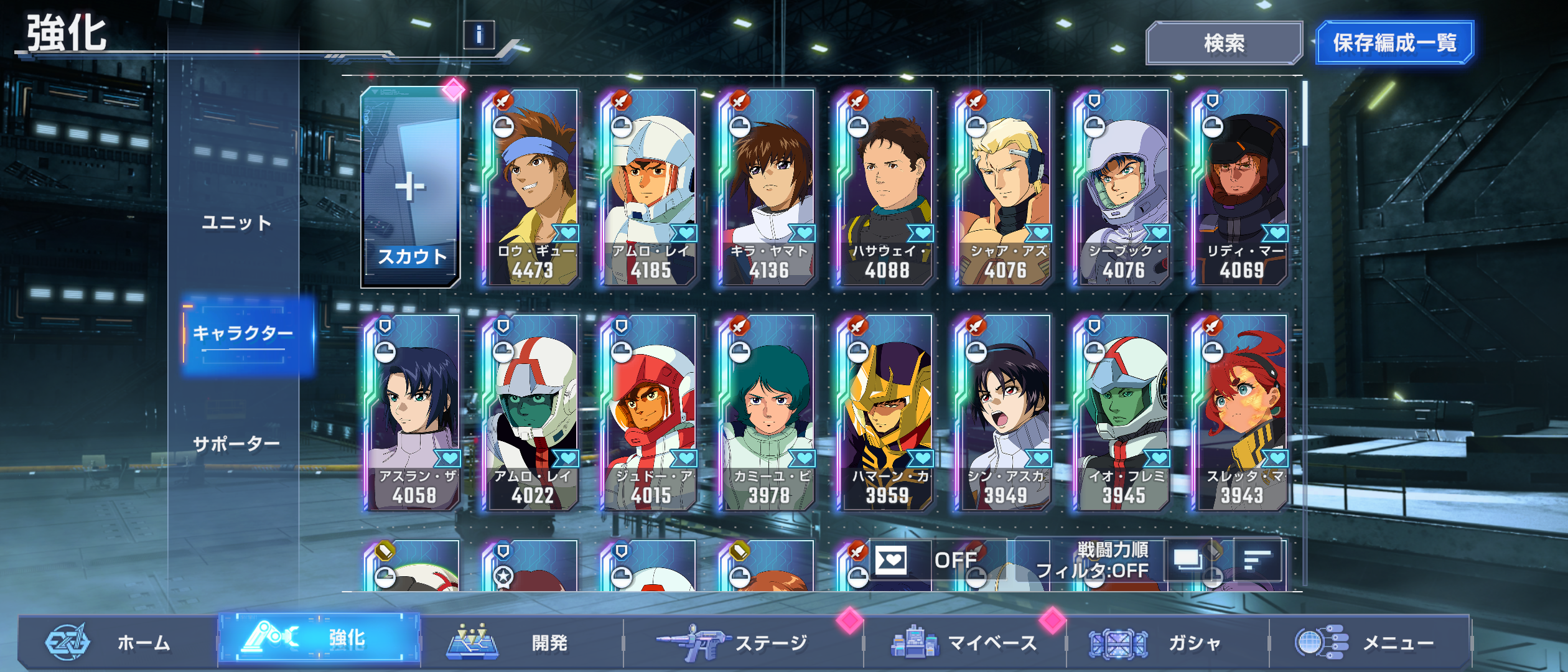This screenshot has height=672, width=1568.
Task: Pick the シャア・アズナブル character card
Action: 1005,187
